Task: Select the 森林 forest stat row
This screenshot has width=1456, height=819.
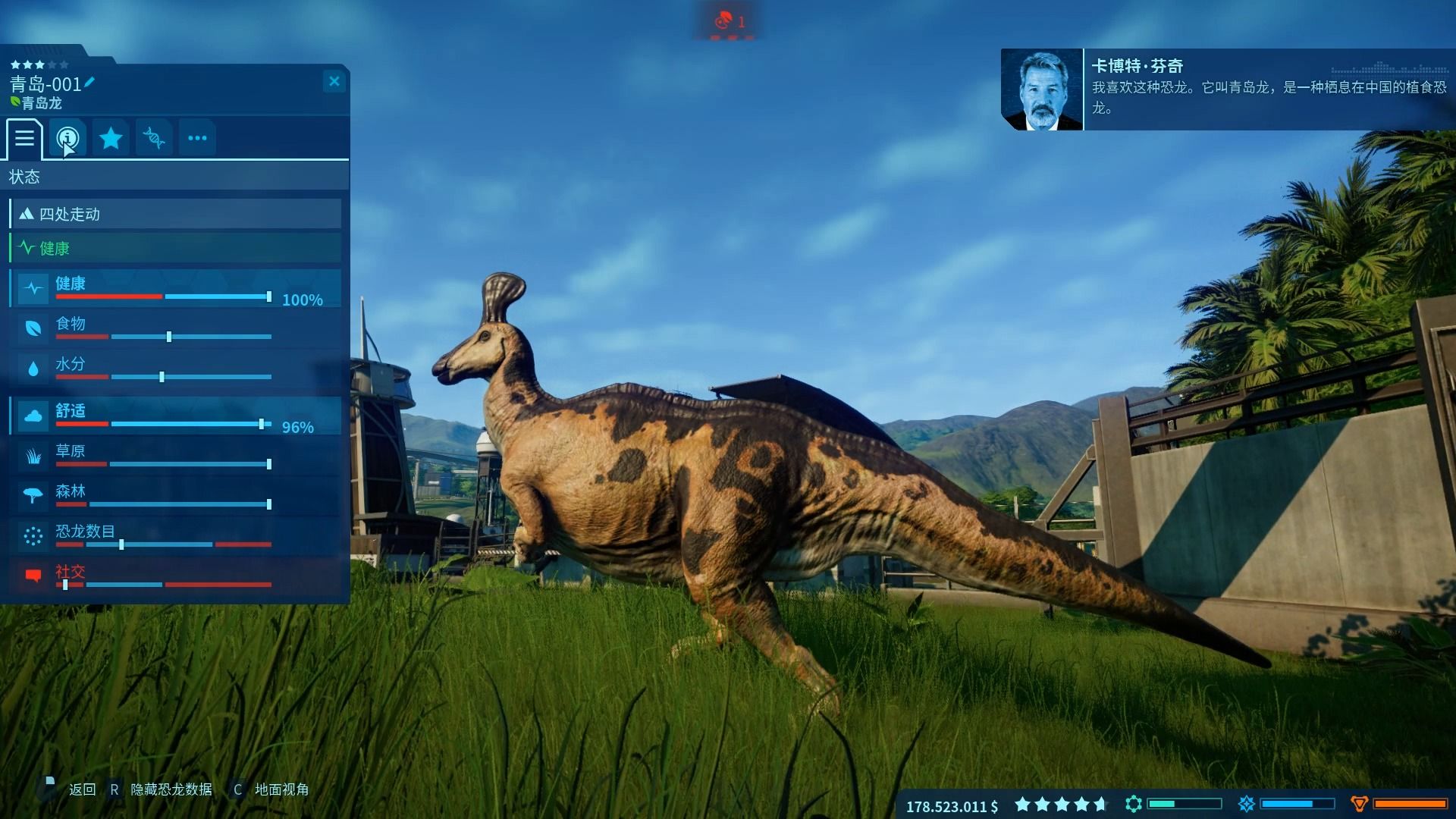Action: point(175,496)
